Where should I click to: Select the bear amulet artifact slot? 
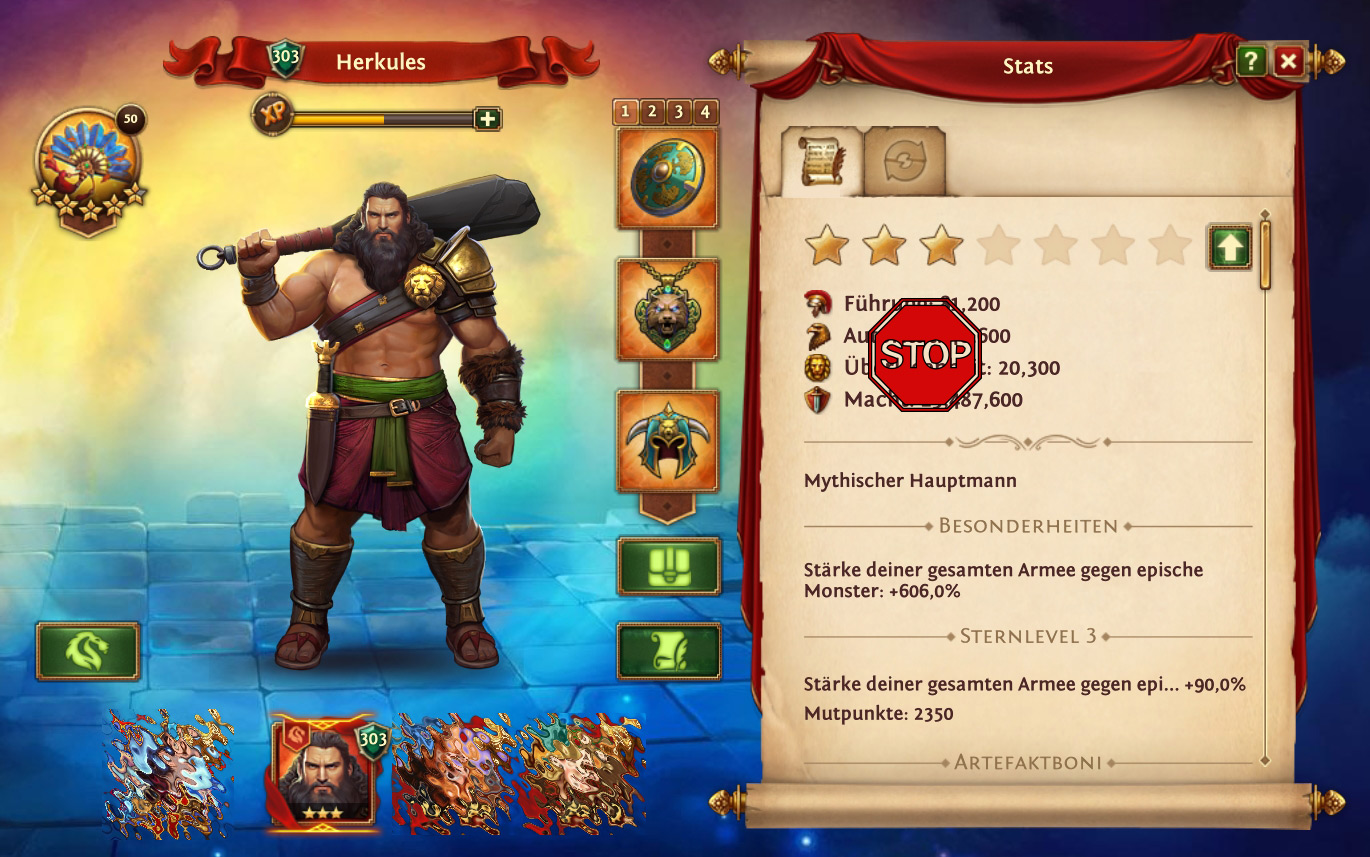coord(667,309)
